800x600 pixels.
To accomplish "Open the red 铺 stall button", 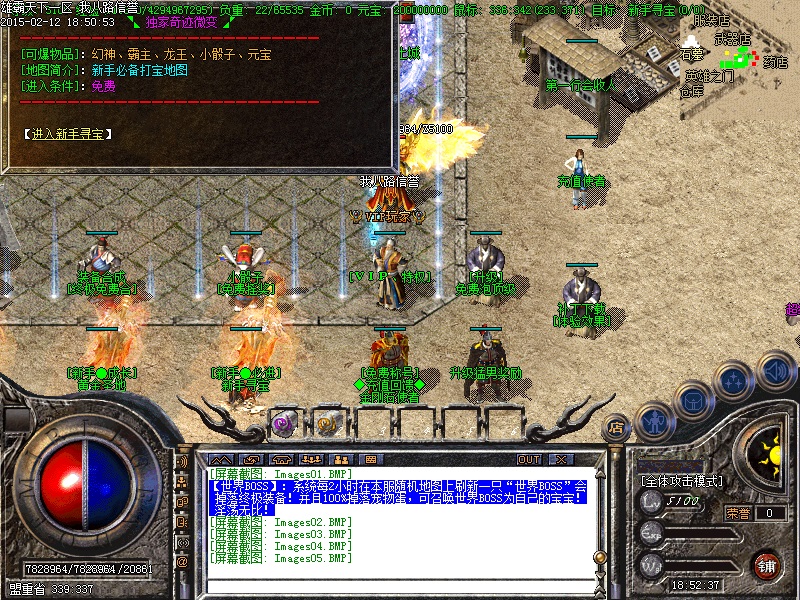I will (766, 565).
